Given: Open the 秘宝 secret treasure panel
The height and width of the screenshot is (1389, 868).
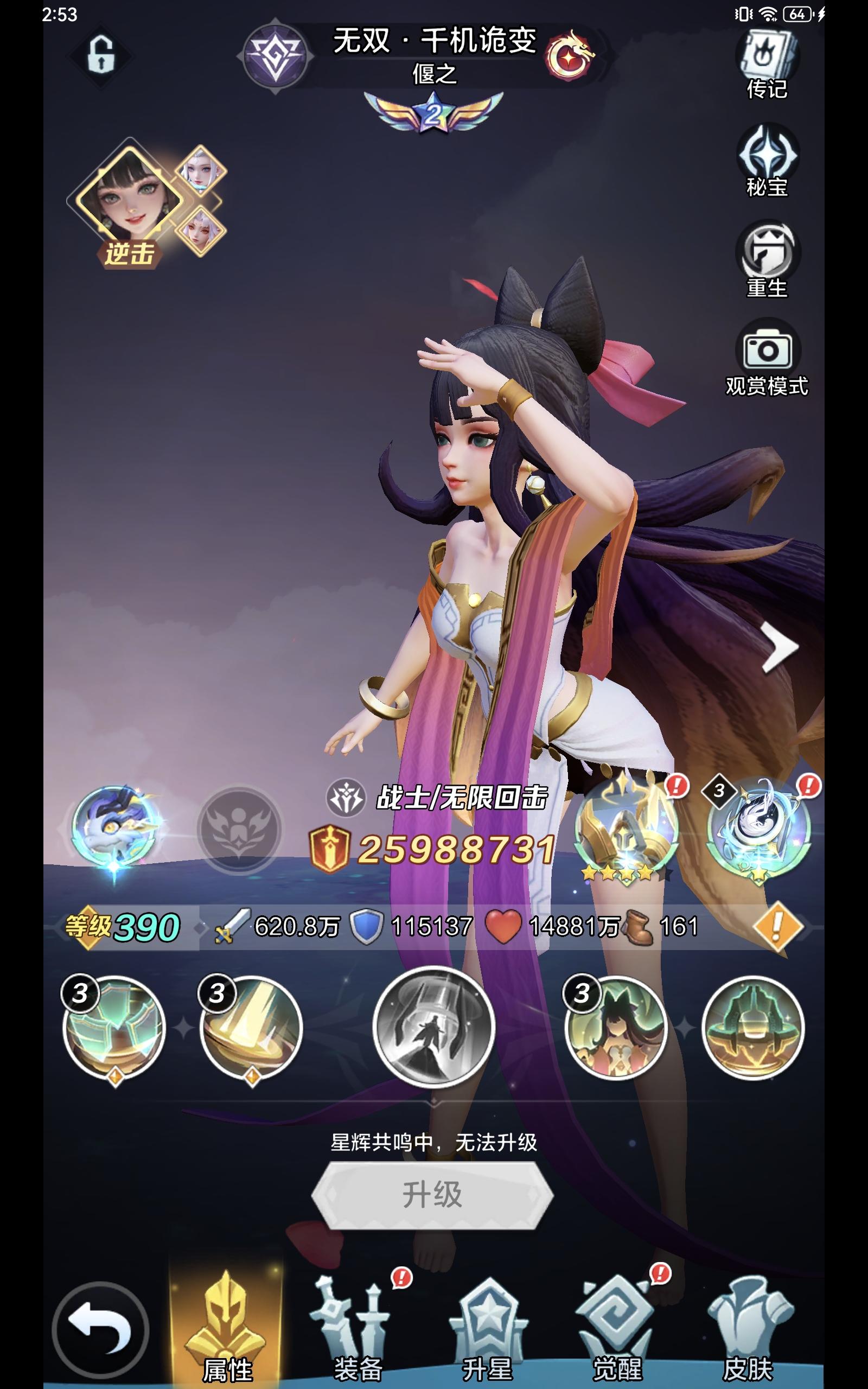Looking at the screenshot, I should pyautogui.click(x=769, y=161).
